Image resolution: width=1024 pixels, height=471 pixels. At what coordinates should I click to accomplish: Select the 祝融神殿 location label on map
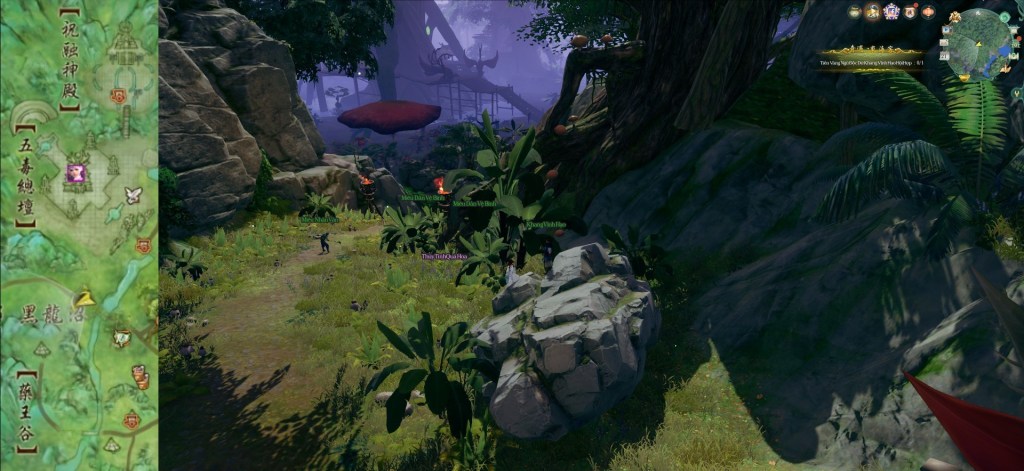70,60
